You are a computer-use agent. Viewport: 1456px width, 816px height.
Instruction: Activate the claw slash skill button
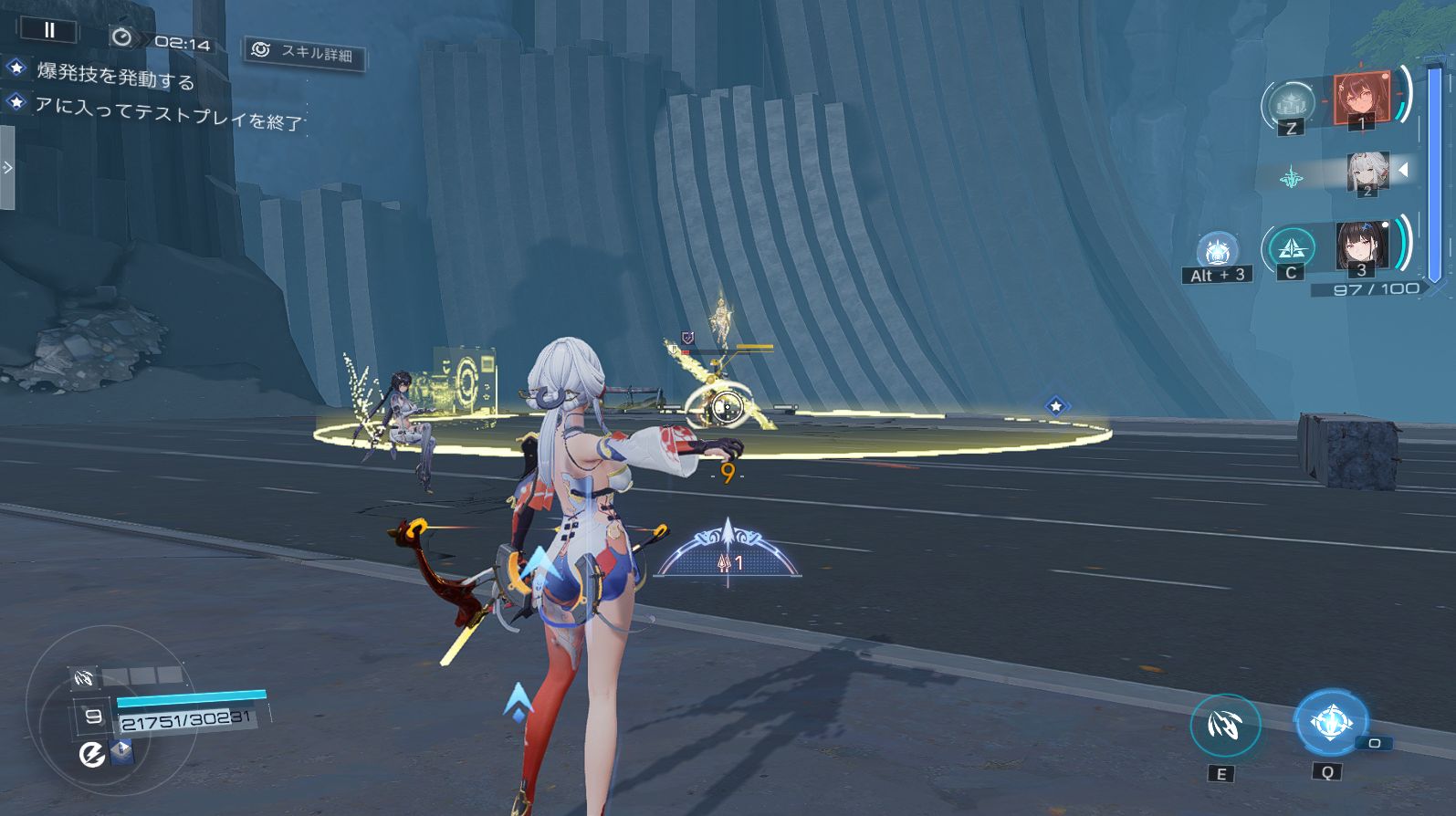1224,726
